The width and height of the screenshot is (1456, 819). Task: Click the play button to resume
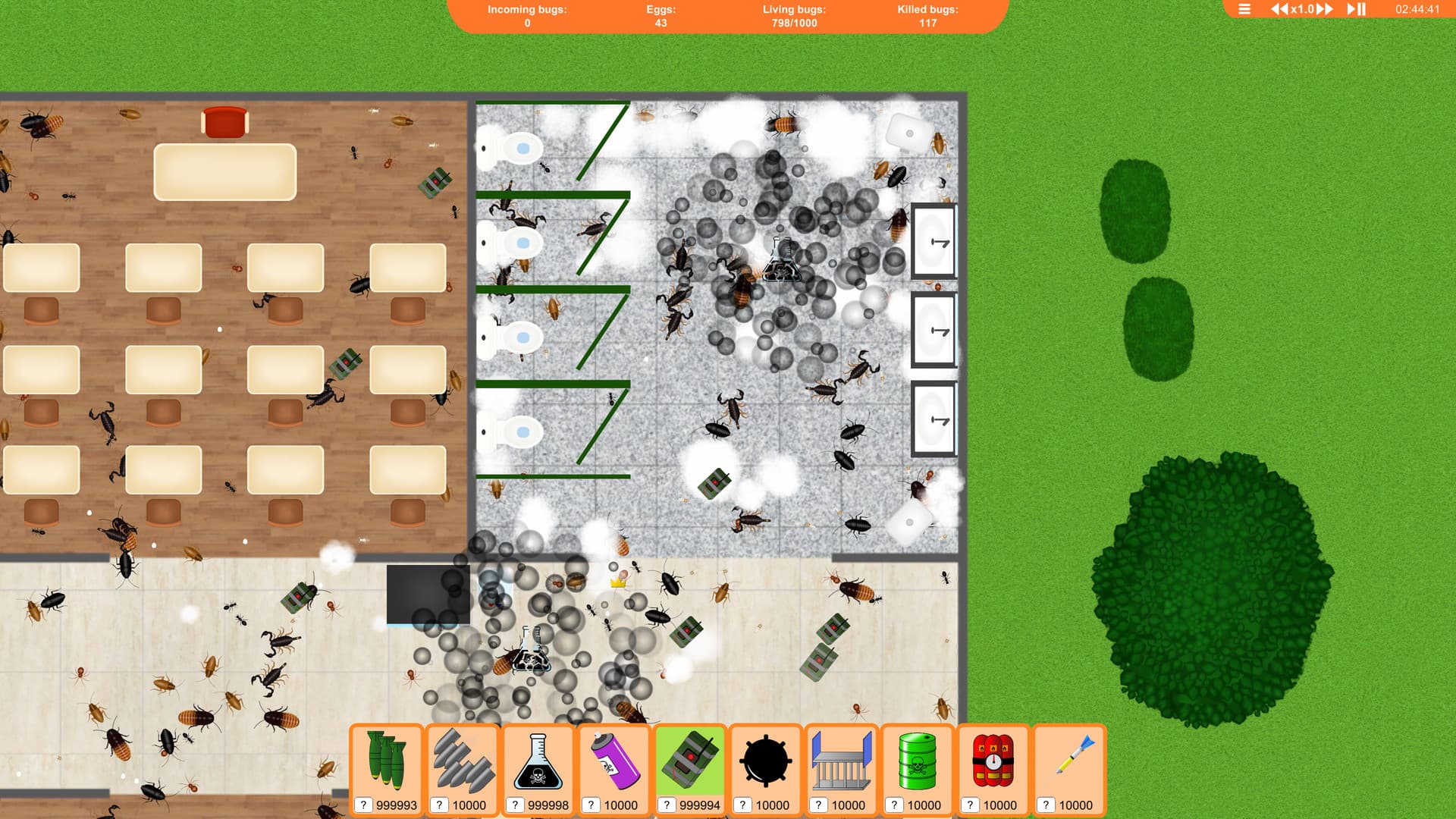coord(1351,10)
